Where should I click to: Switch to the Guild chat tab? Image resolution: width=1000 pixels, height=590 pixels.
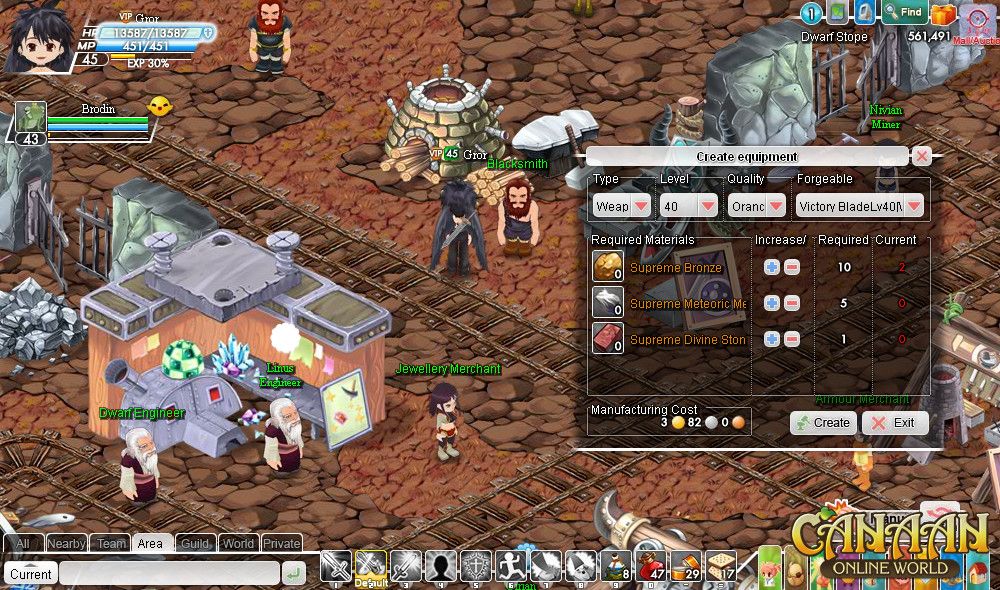coord(195,543)
